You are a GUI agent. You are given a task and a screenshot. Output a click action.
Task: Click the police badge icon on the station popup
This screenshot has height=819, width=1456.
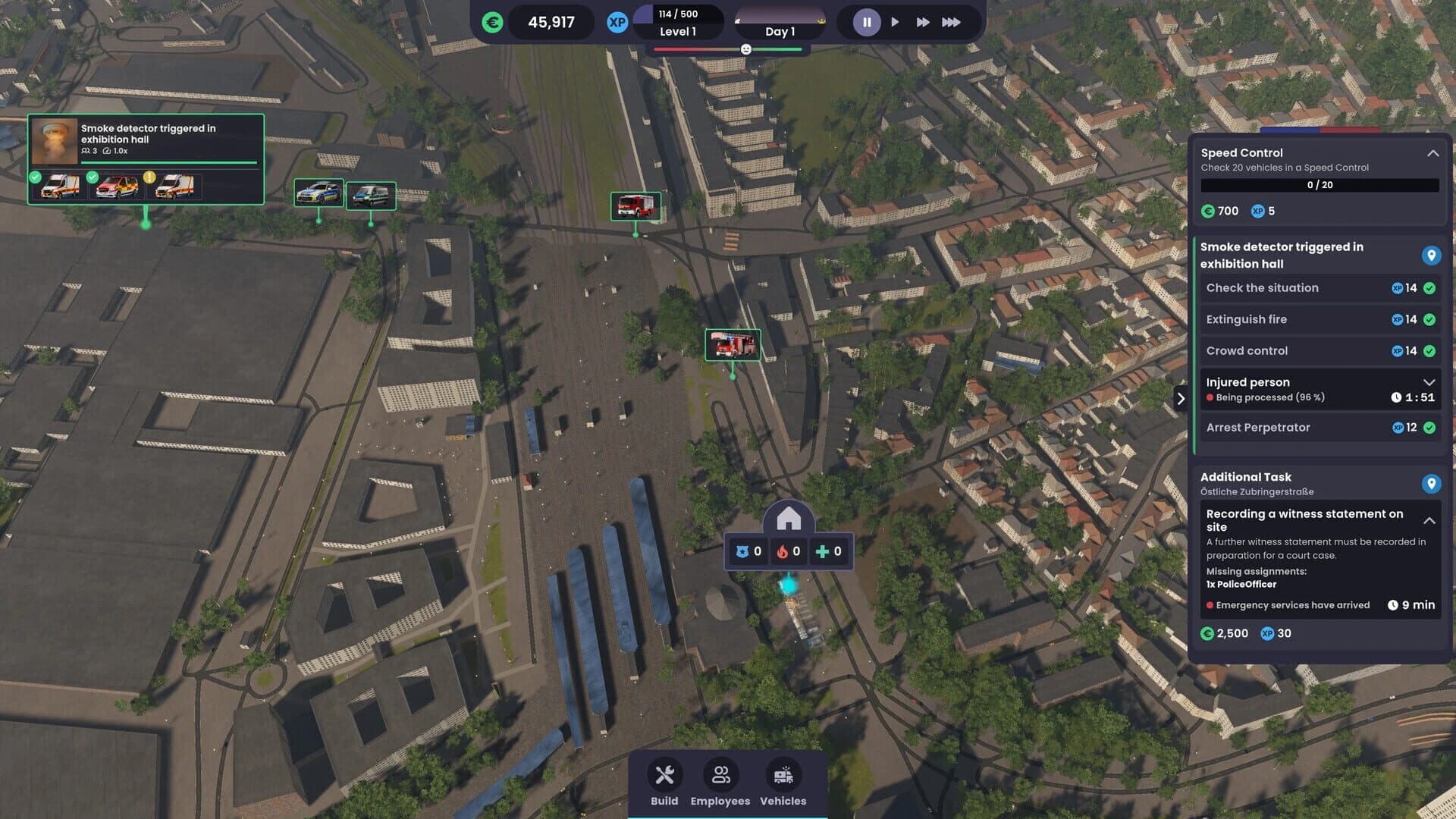point(742,551)
